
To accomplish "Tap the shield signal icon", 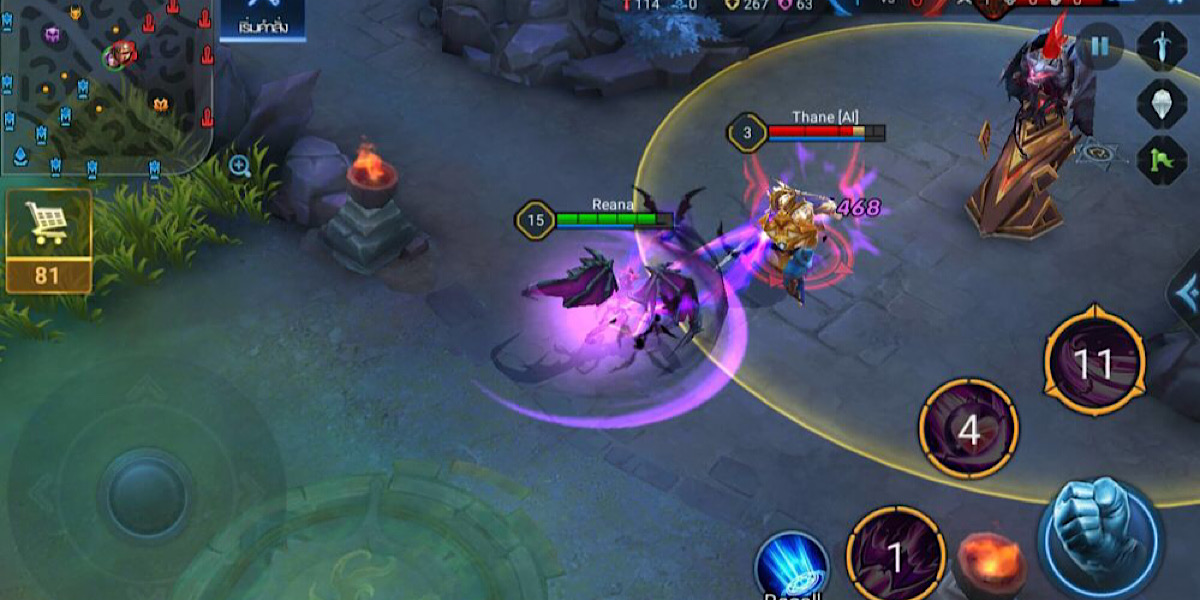I will click(x=1162, y=103).
